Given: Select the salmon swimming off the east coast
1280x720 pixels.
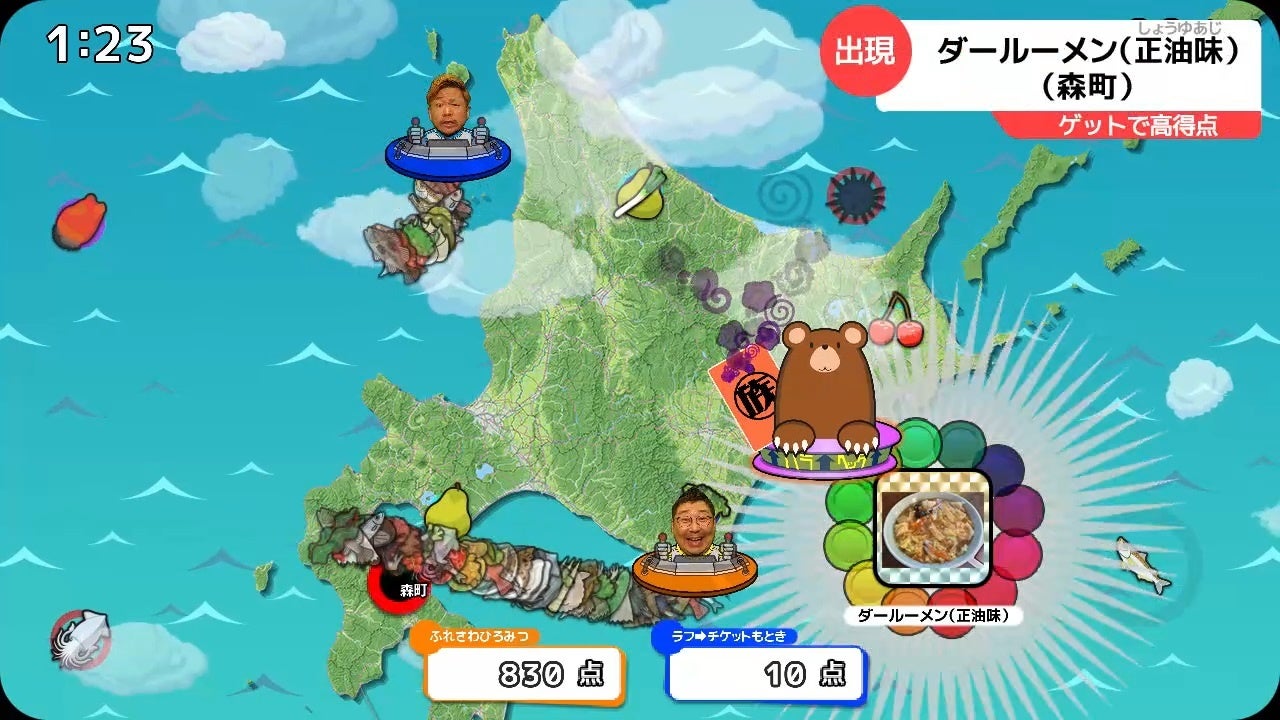Looking at the screenshot, I should (x=1143, y=565).
